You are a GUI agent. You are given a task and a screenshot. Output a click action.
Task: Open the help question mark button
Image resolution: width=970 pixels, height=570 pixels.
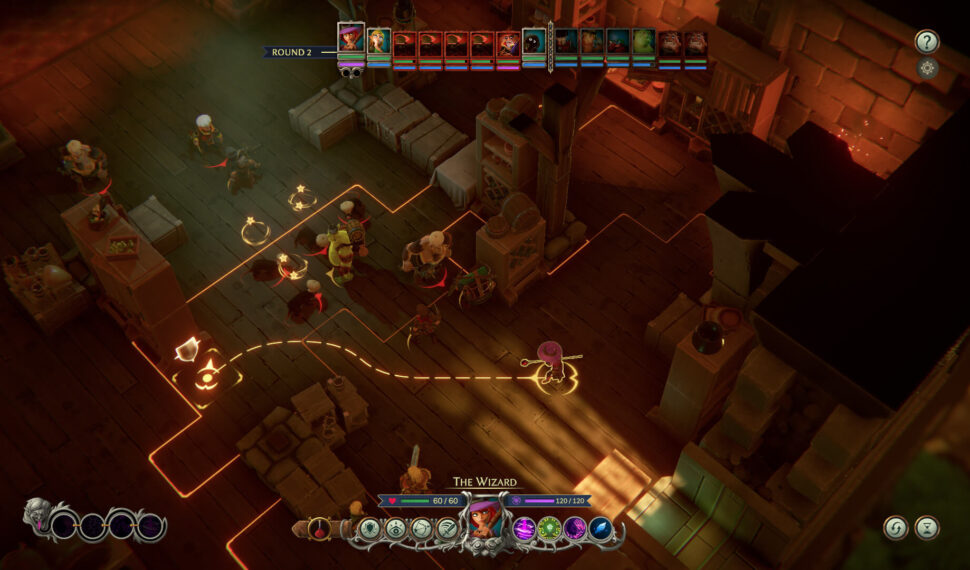[927, 41]
